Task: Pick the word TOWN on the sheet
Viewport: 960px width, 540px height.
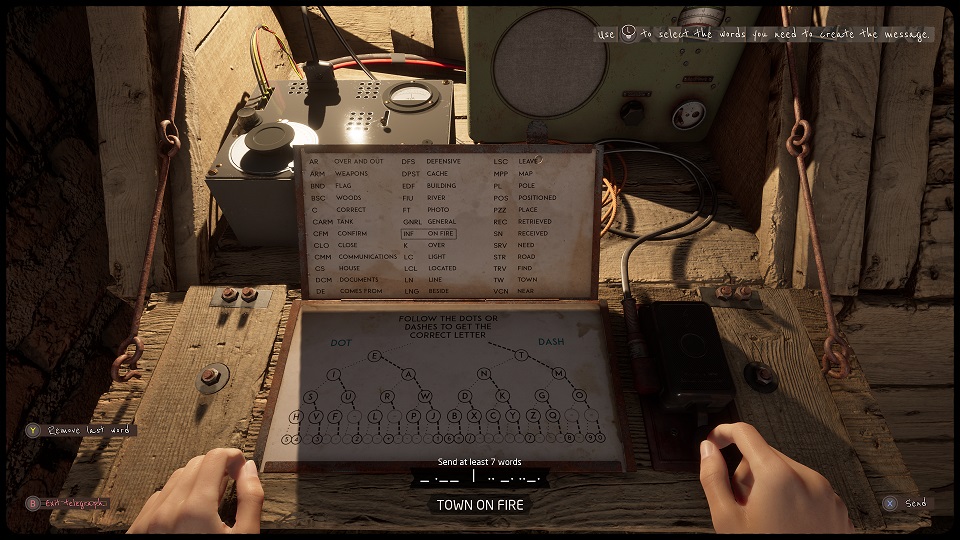Action: point(527,280)
